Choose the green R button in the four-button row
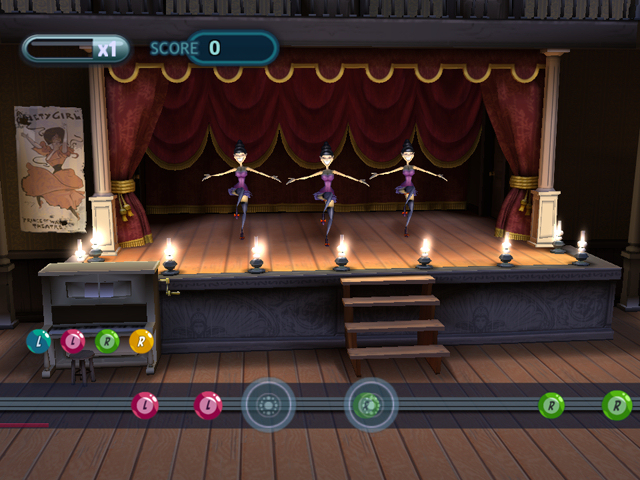640x480 pixels. point(108,342)
